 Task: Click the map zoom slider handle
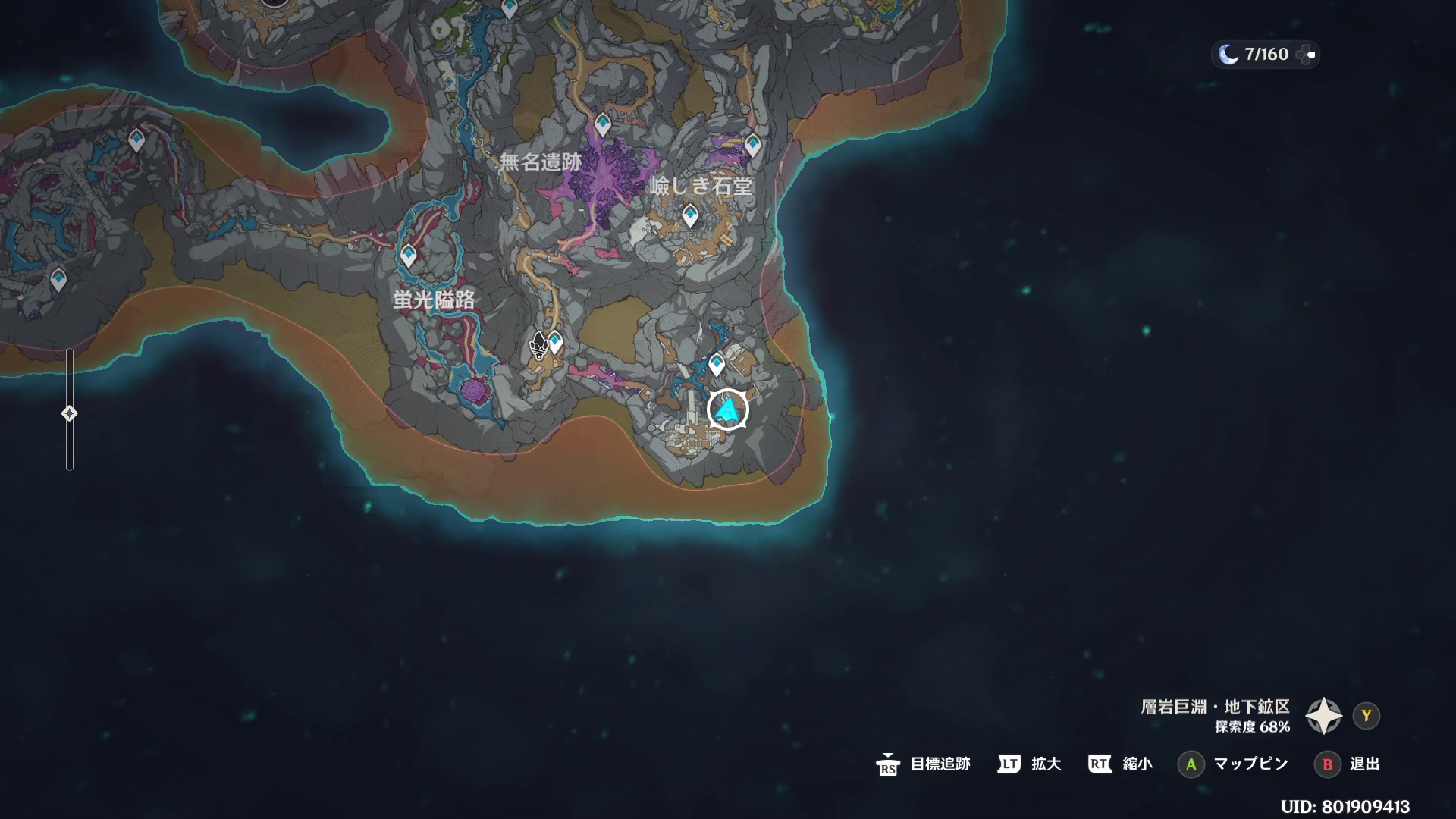point(69,413)
